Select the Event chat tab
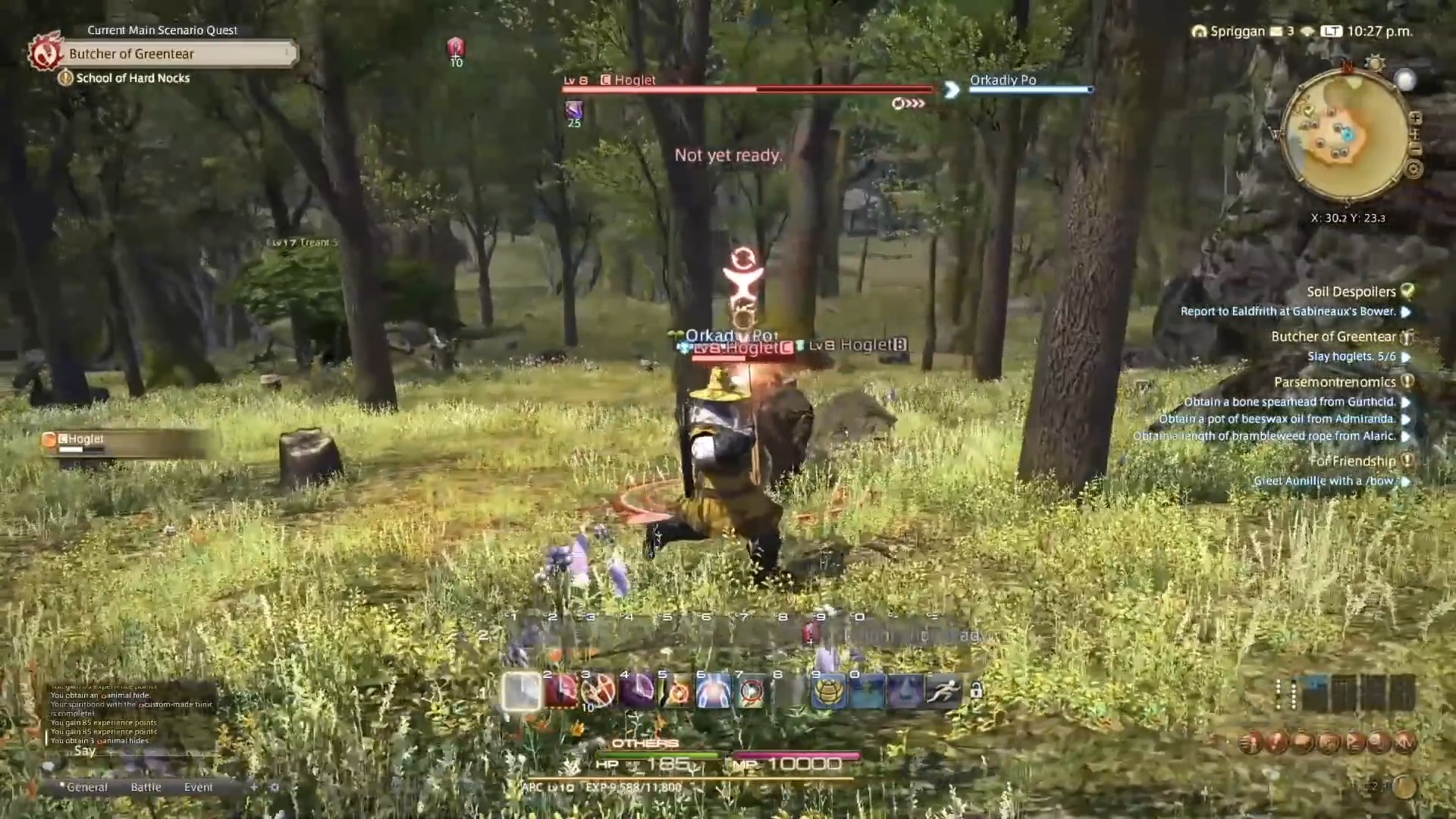Image resolution: width=1456 pixels, height=819 pixels. 199,787
